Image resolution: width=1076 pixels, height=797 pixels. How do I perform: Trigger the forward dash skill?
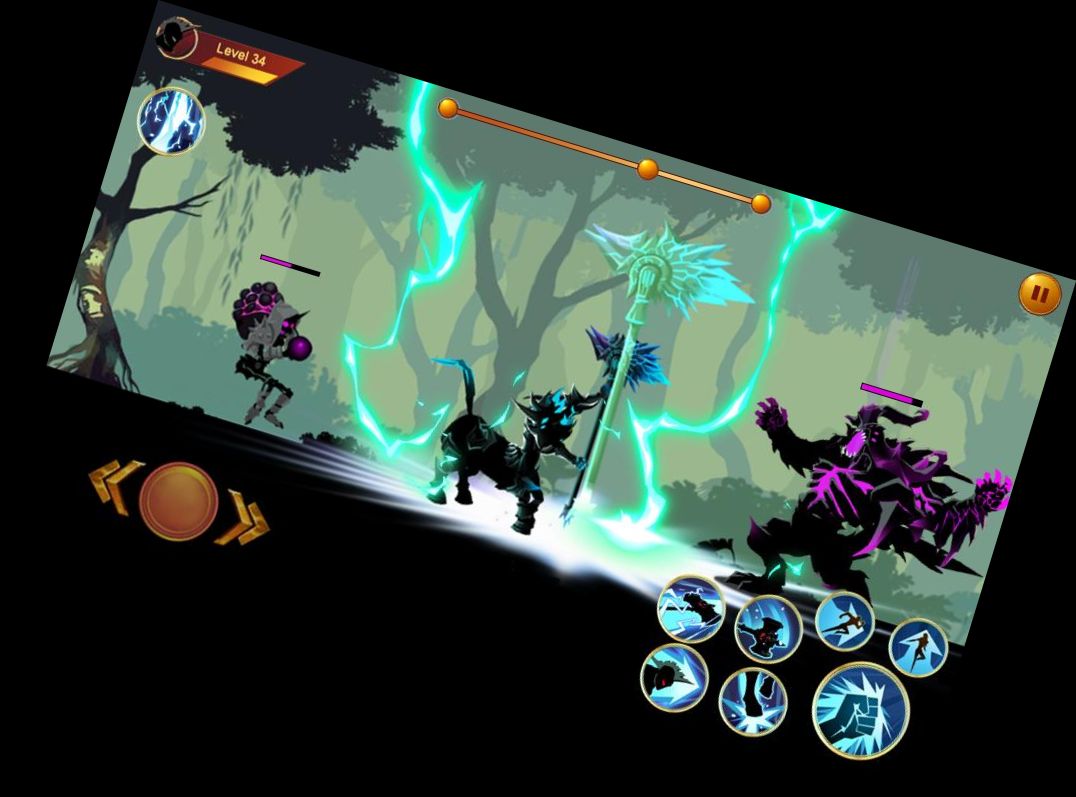click(844, 621)
